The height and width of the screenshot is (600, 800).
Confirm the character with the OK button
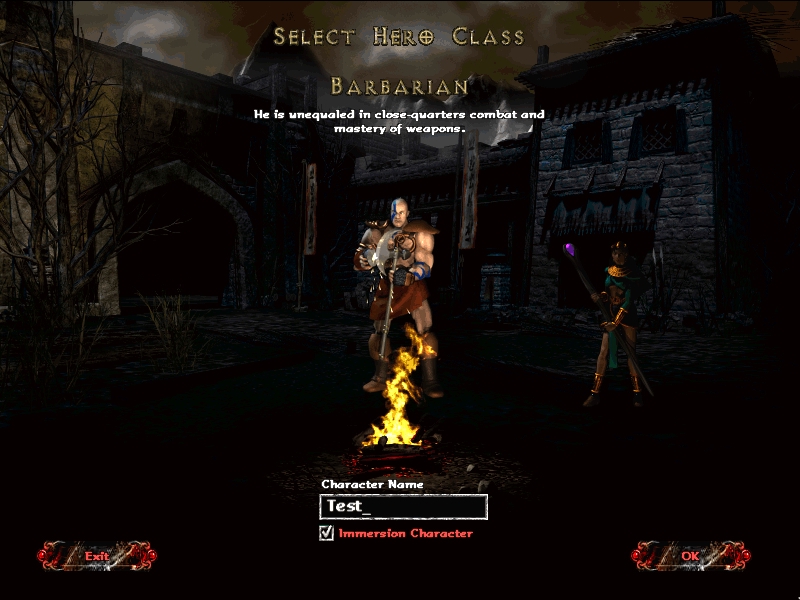click(x=690, y=555)
